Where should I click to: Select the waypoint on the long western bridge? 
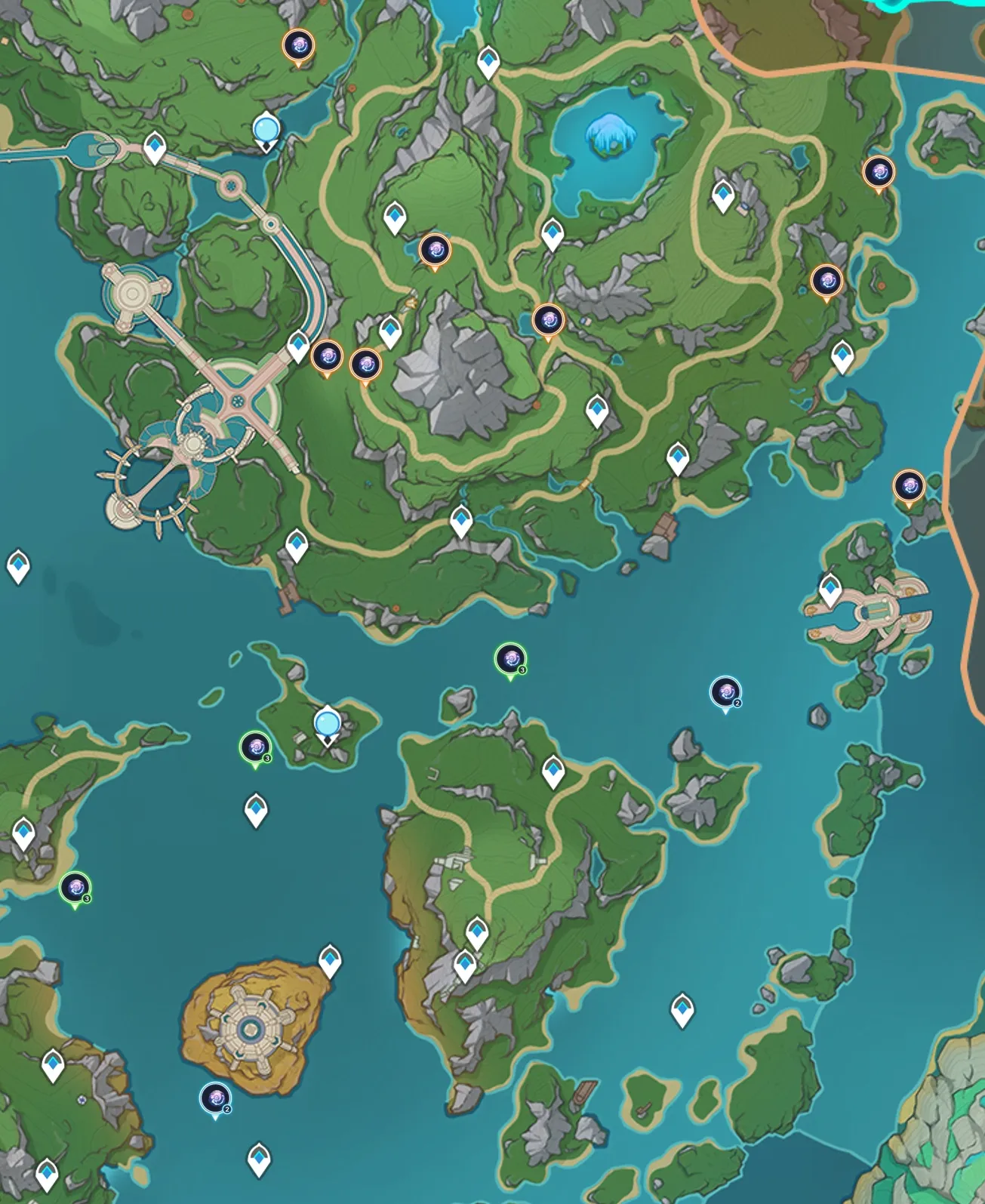(155, 146)
